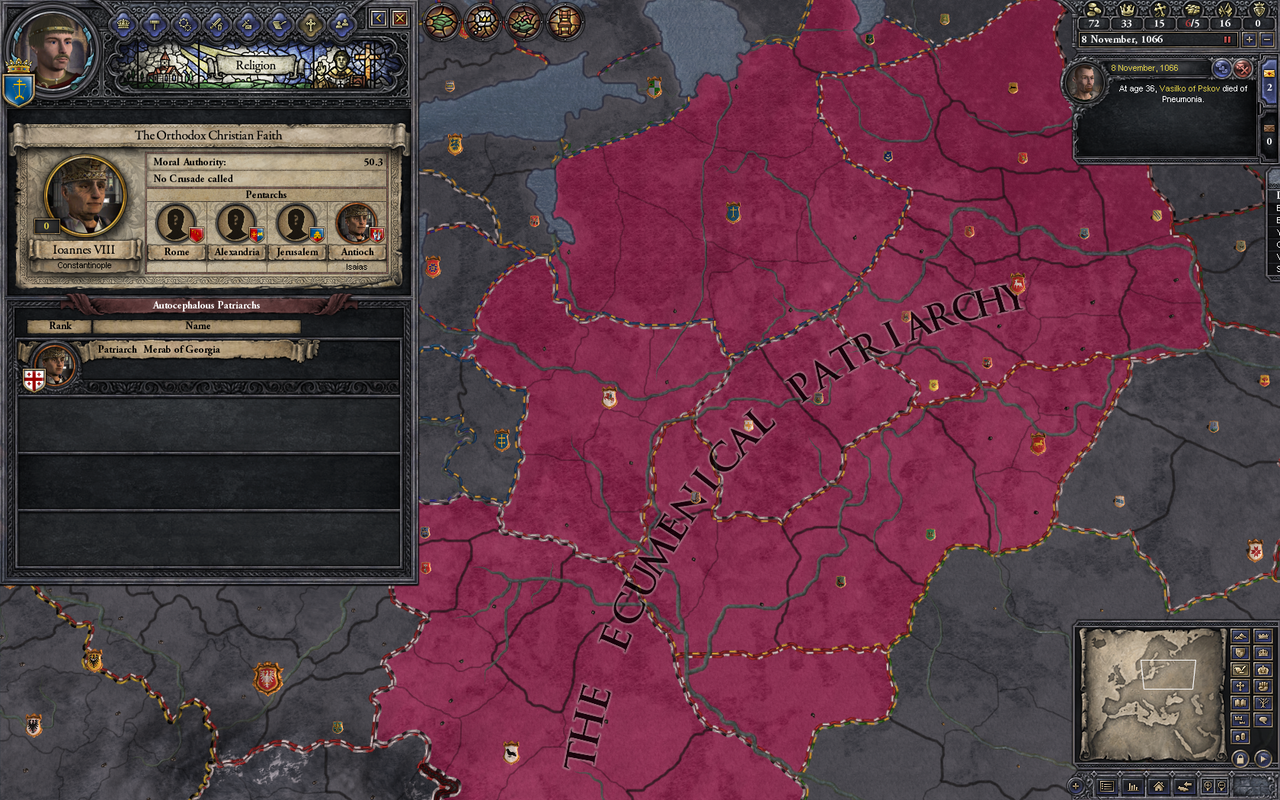Pause the game with the pause button
The height and width of the screenshot is (800, 1280).
tap(1228, 39)
